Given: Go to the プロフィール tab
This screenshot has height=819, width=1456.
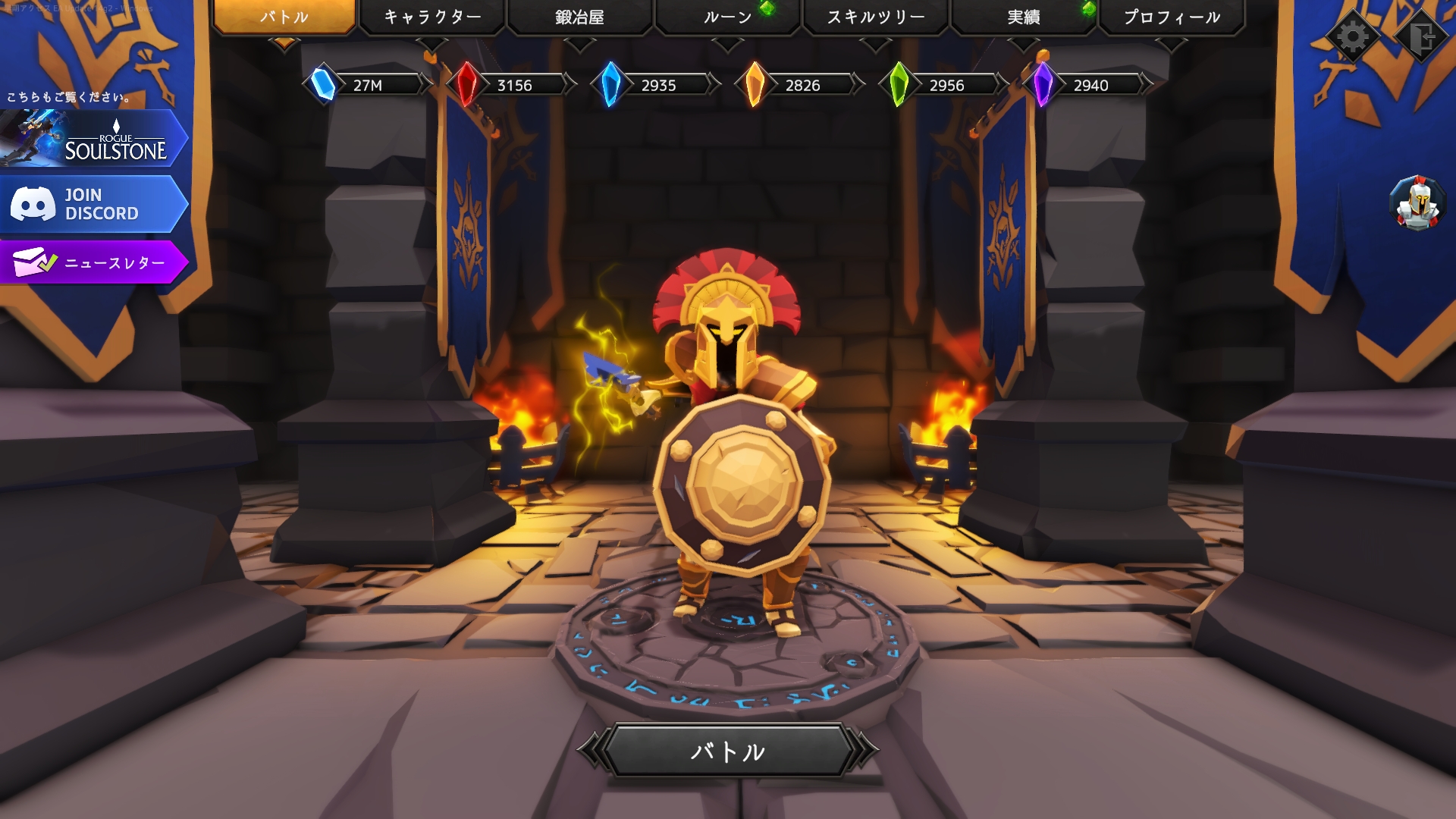Looking at the screenshot, I should pyautogui.click(x=1172, y=17).
